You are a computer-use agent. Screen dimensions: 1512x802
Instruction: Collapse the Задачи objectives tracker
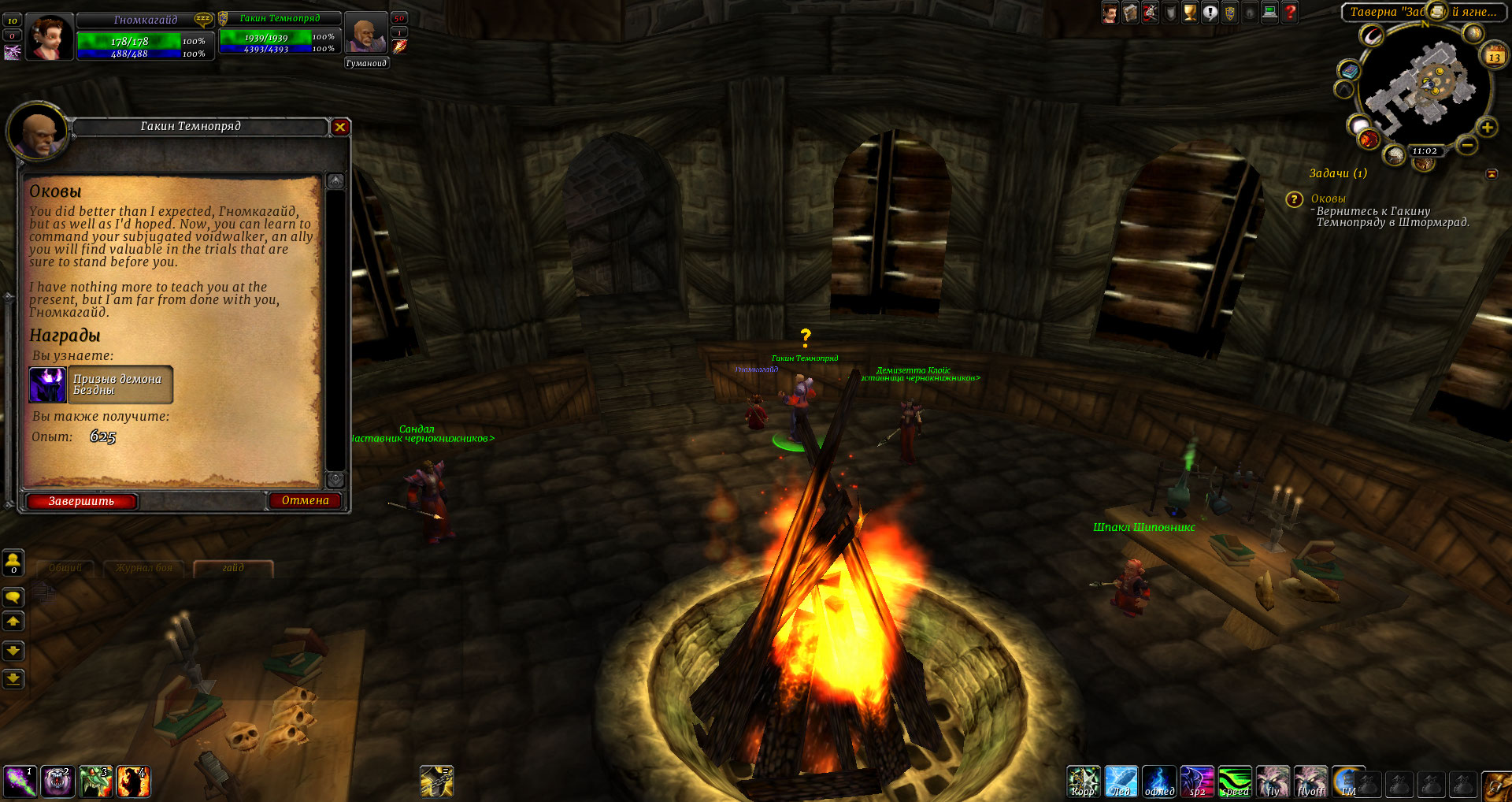click(x=1492, y=173)
